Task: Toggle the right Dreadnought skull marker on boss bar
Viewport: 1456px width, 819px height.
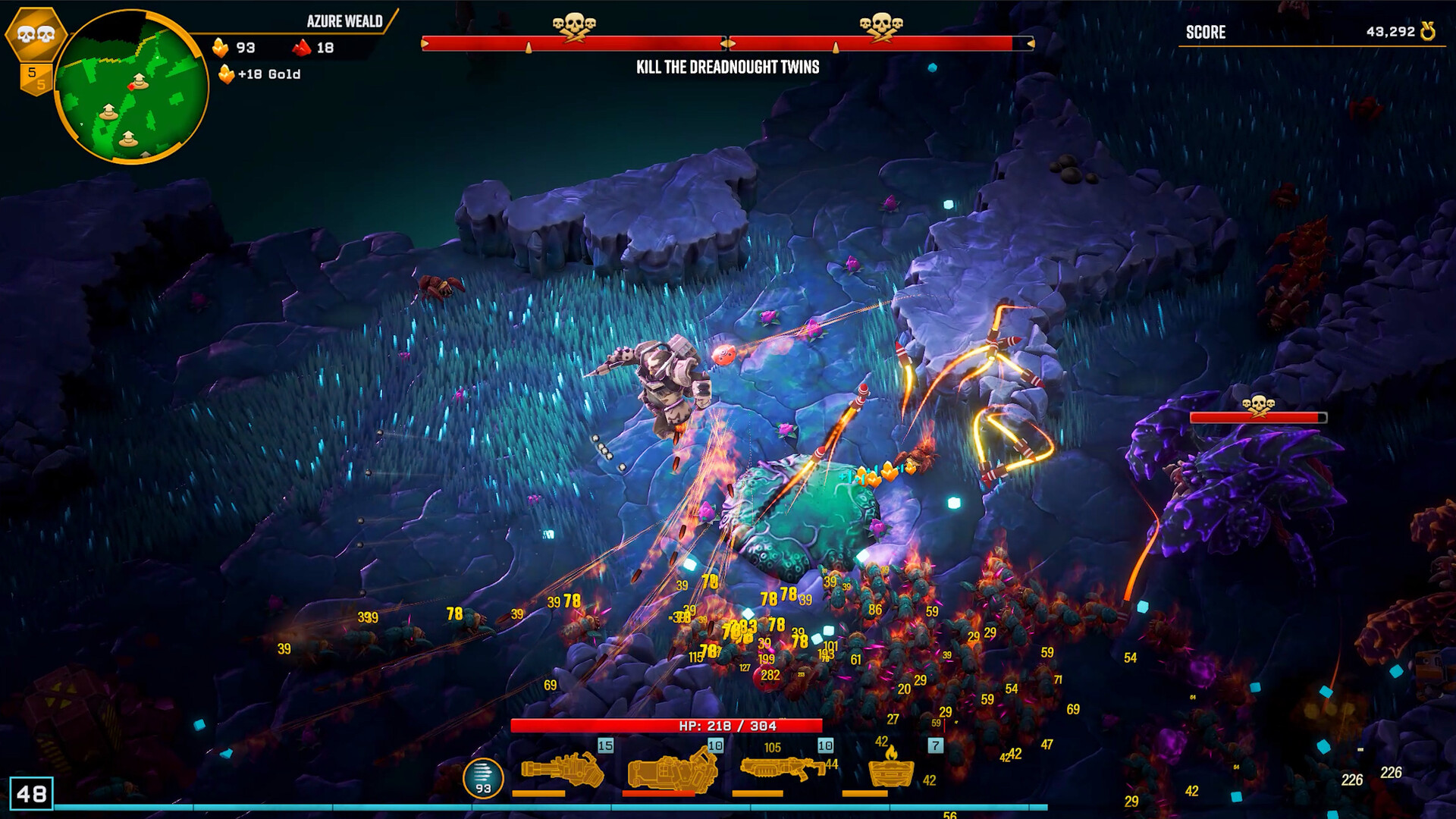Action: [x=882, y=23]
